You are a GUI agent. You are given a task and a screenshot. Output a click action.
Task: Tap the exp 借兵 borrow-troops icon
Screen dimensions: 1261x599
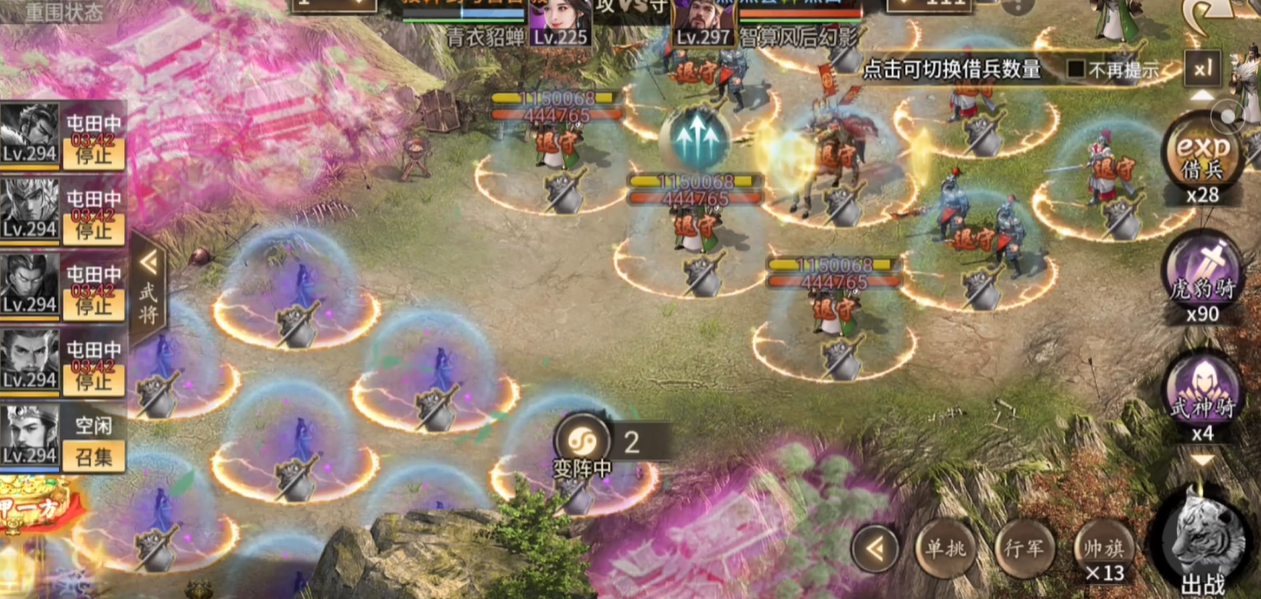[x=1202, y=150]
